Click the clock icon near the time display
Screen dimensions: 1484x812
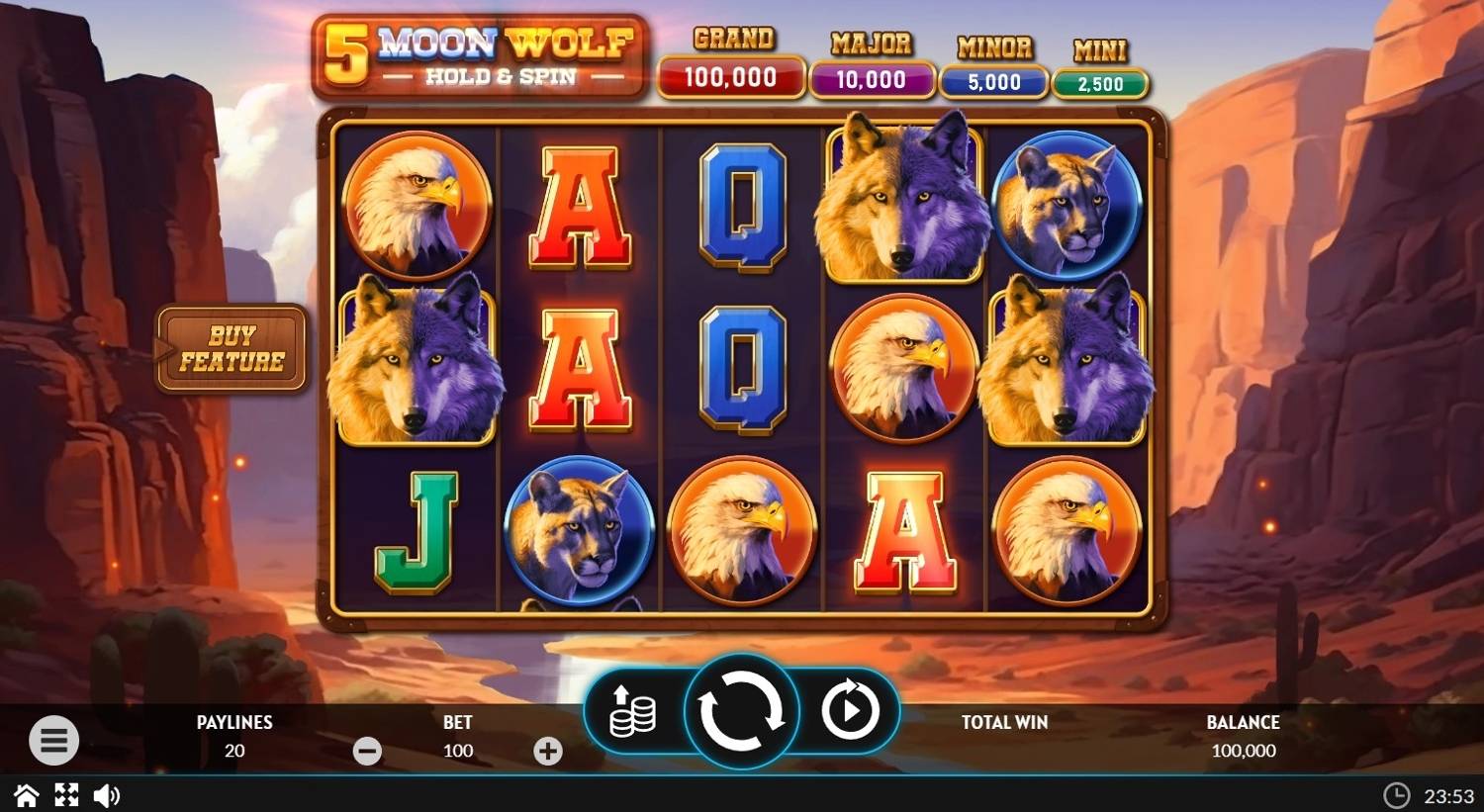click(x=1396, y=793)
